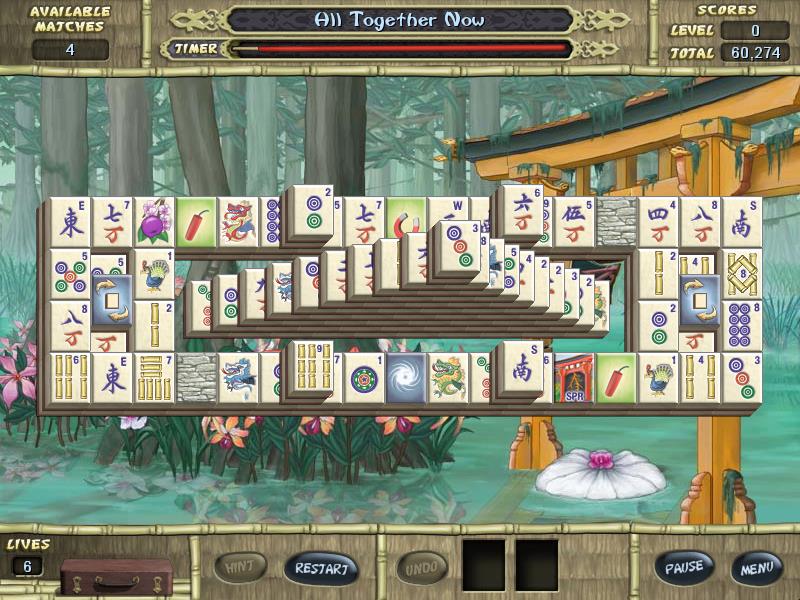Undo the last move
Viewport: 800px width, 600px height.
tap(422, 569)
